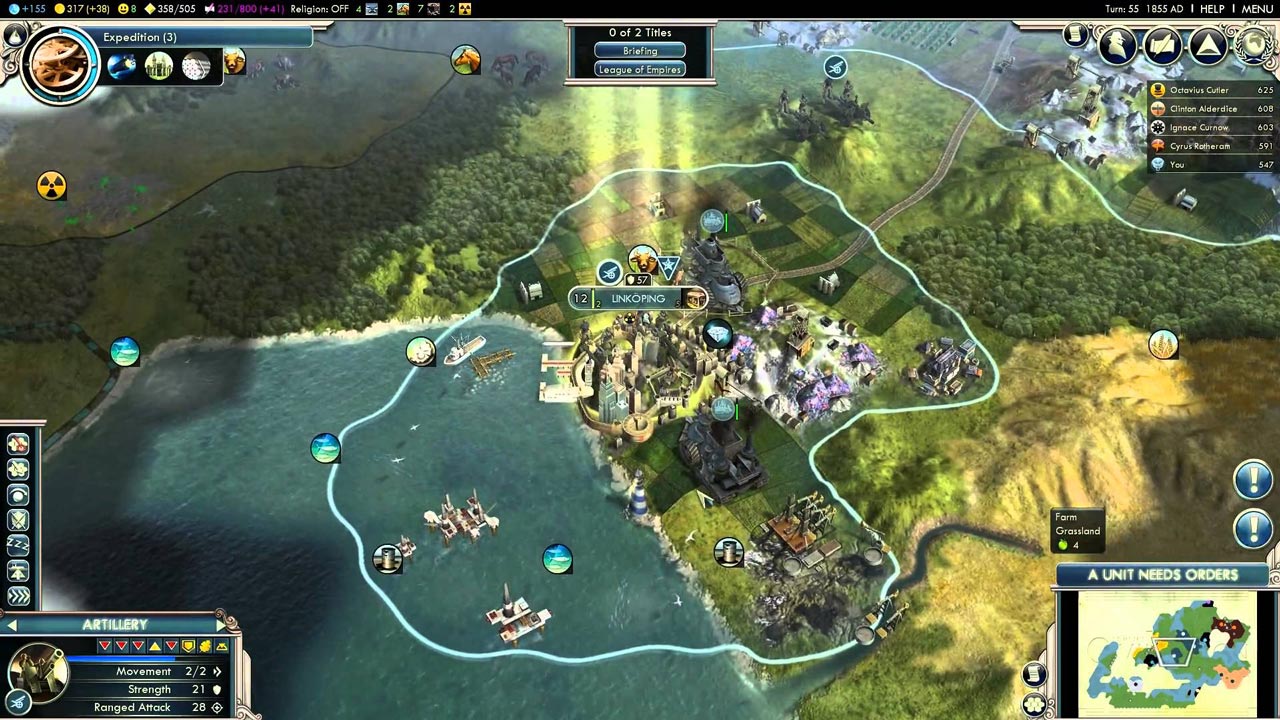Open the book-and-quill advisor icon
The width and height of the screenshot is (1280, 720).
pos(1163,45)
